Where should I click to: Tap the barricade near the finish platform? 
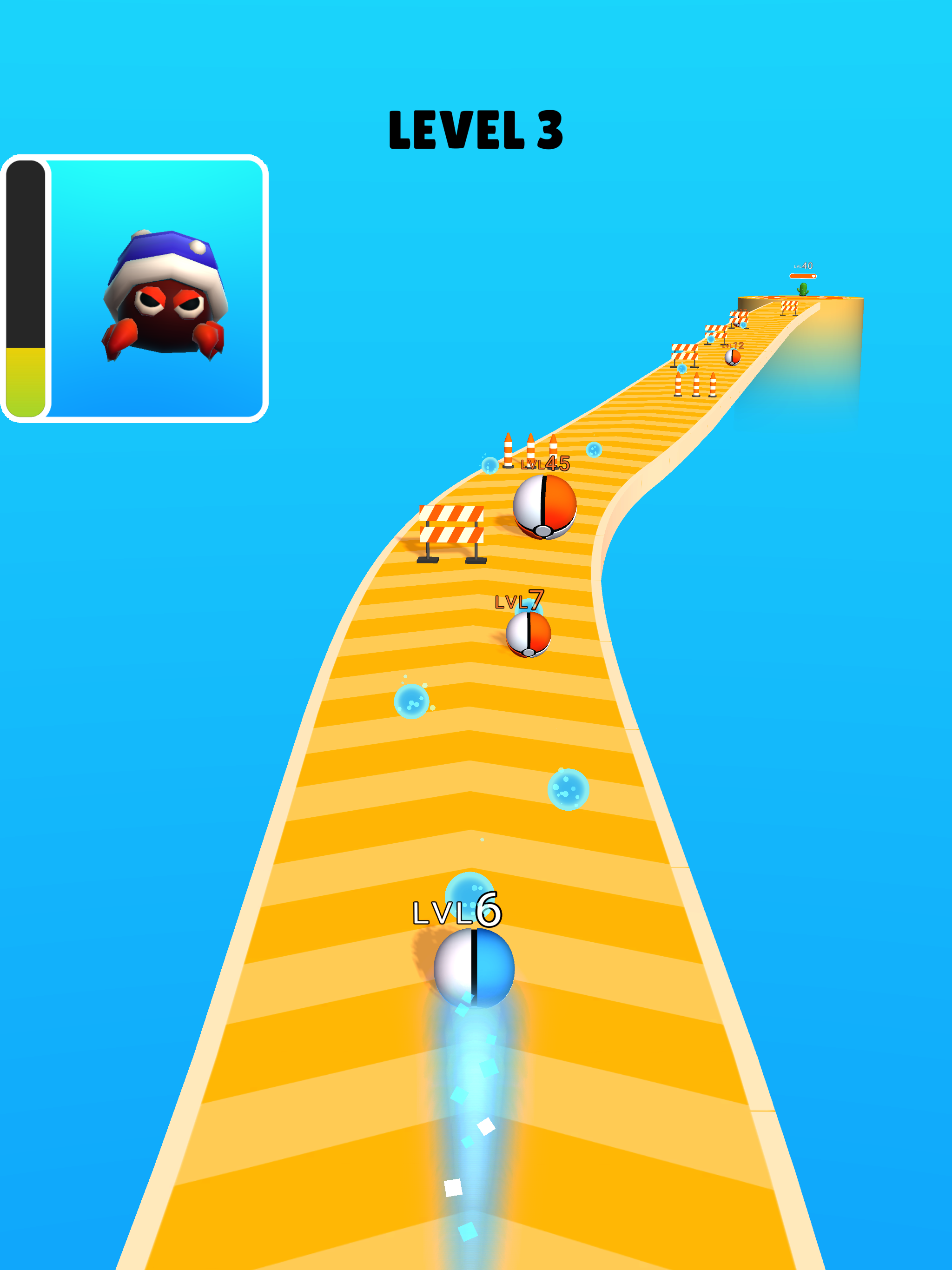point(789,308)
